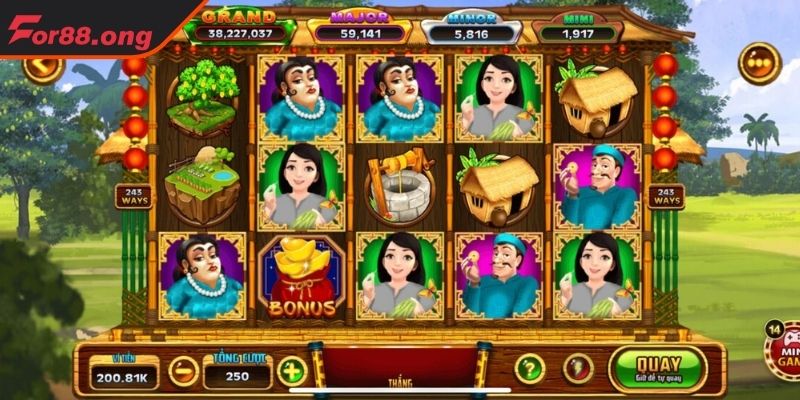Open the question mark help button
Image resolution: width=800 pixels, height=400 pixels.
pos(529,369)
